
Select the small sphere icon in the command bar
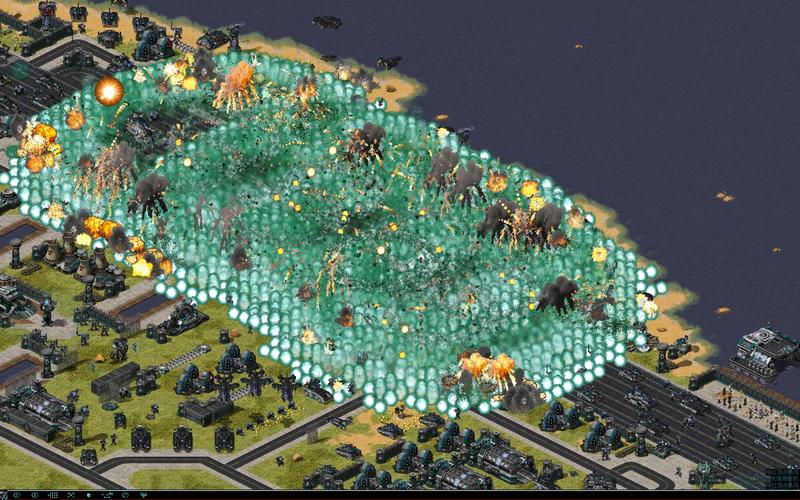[x=89, y=495]
